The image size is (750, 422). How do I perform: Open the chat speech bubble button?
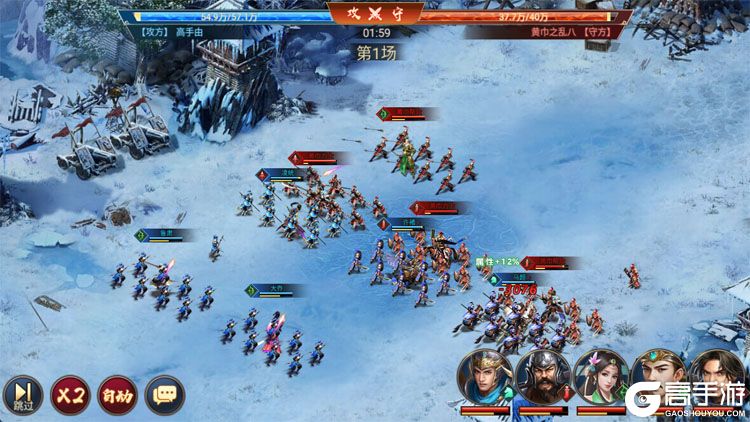[165, 394]
